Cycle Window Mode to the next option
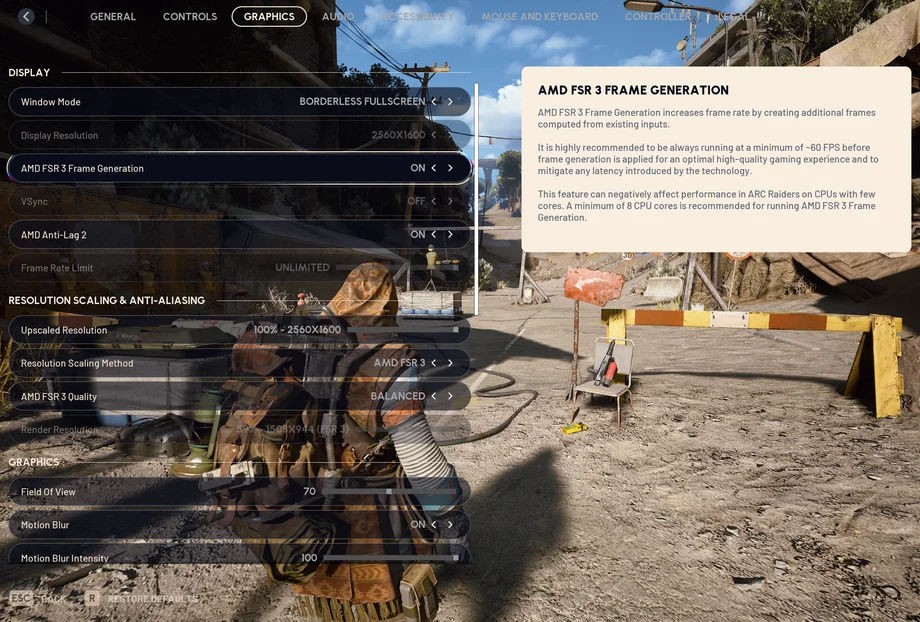Screen dimensions: 920x622 click(450, 102)
